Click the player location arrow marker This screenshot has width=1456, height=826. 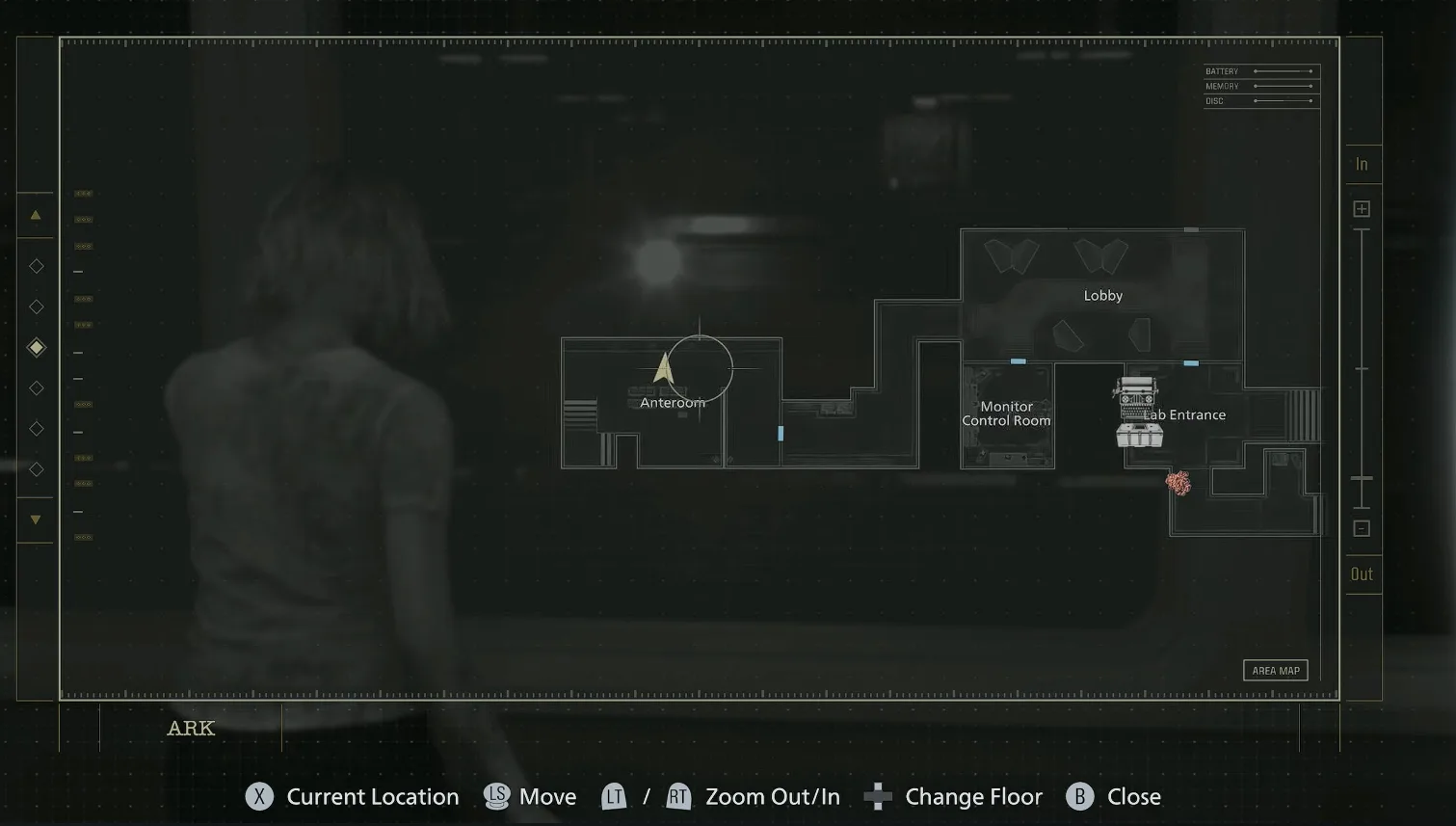click(664, 369)
